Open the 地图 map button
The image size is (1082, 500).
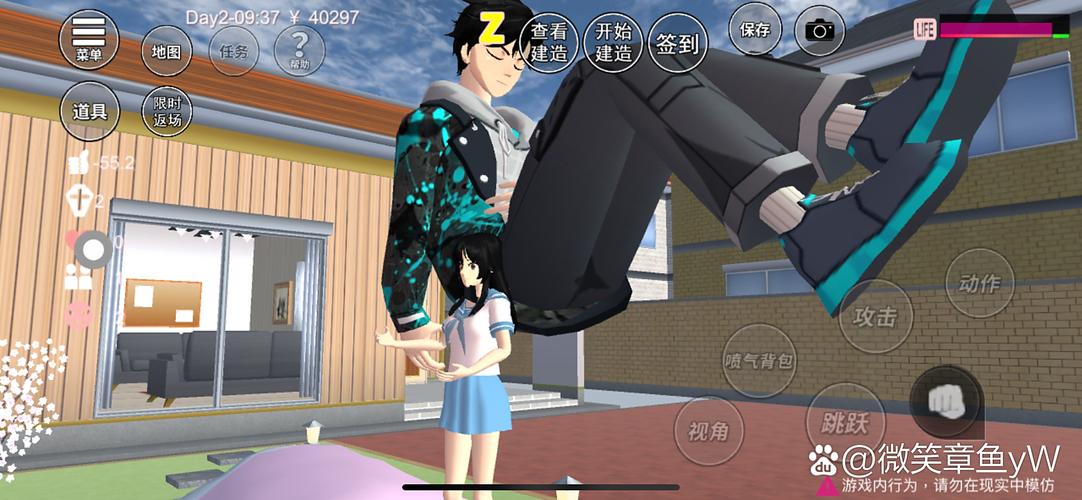[x=166, y=51]
